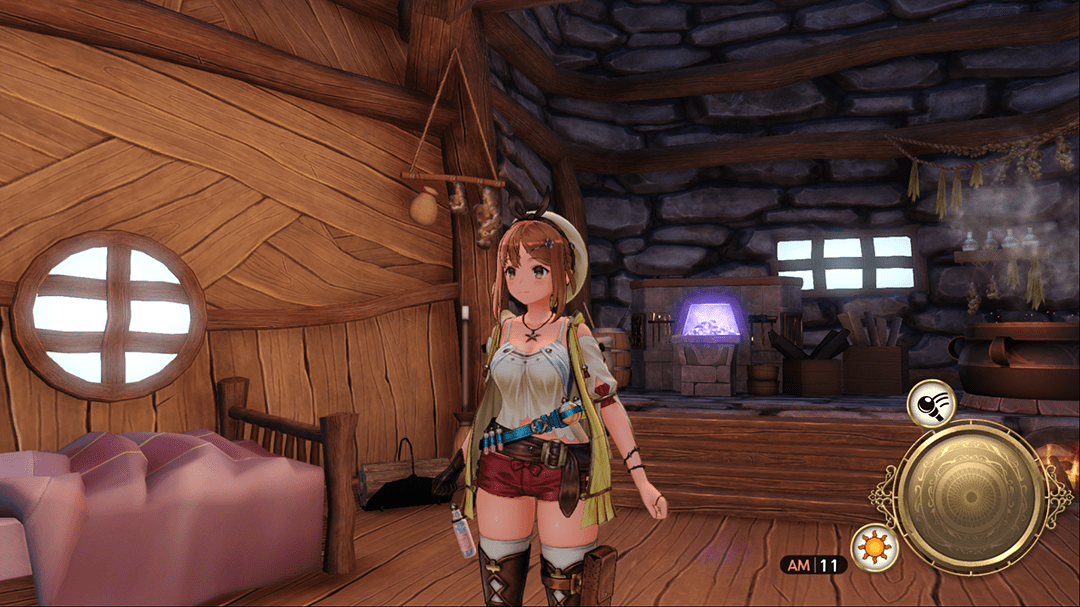The height and width of the screenshot is (607, 1080).
Task: Click the sun weather icon
Action: (874, 548)
